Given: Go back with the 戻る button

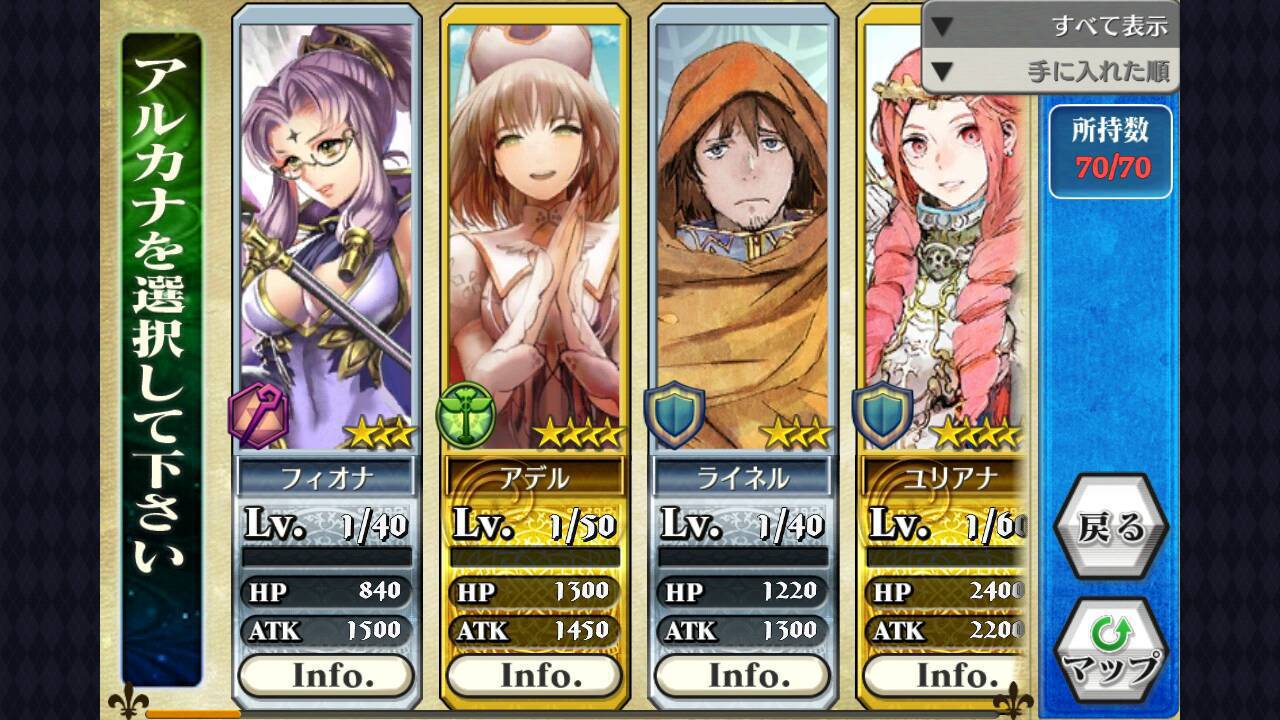Looking at the screenshot, I should click(1110, 527).
